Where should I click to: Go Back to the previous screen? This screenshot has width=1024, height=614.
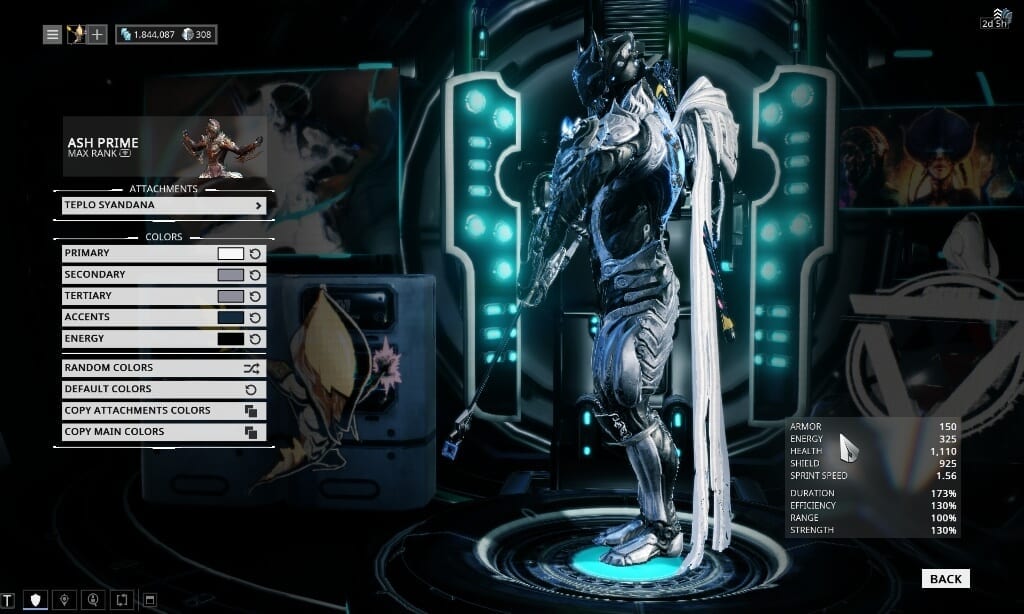pos(945,578)
